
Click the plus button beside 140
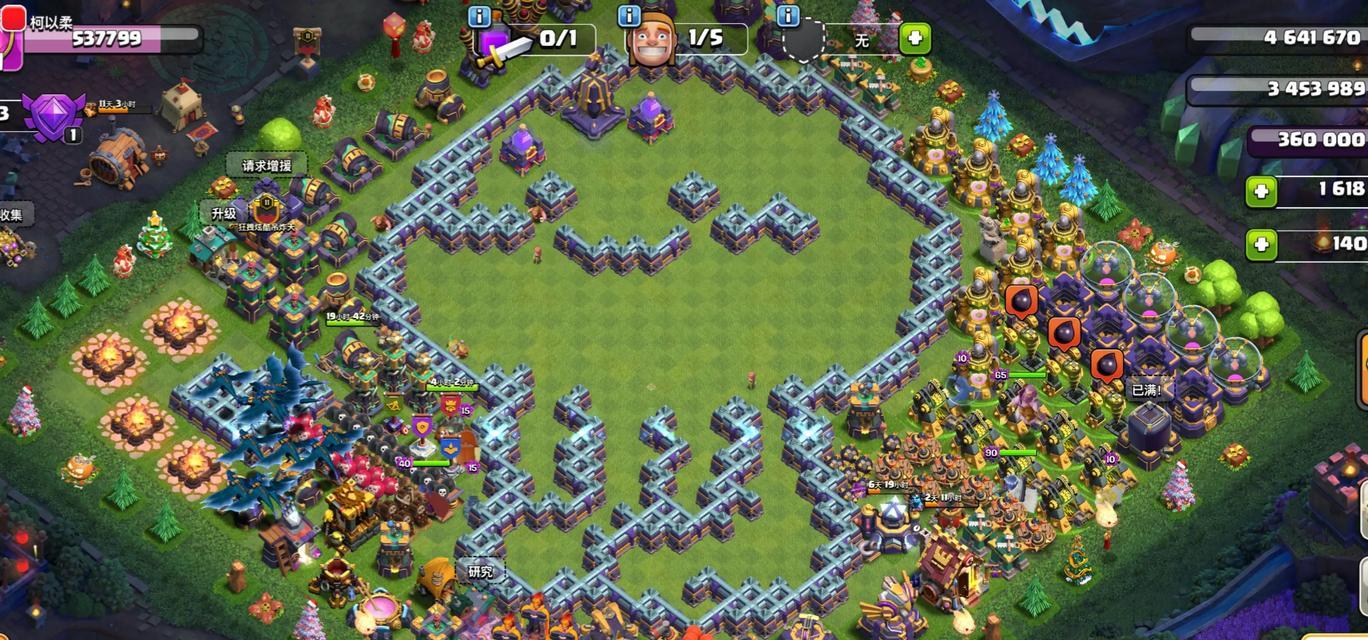[1261, 243]
